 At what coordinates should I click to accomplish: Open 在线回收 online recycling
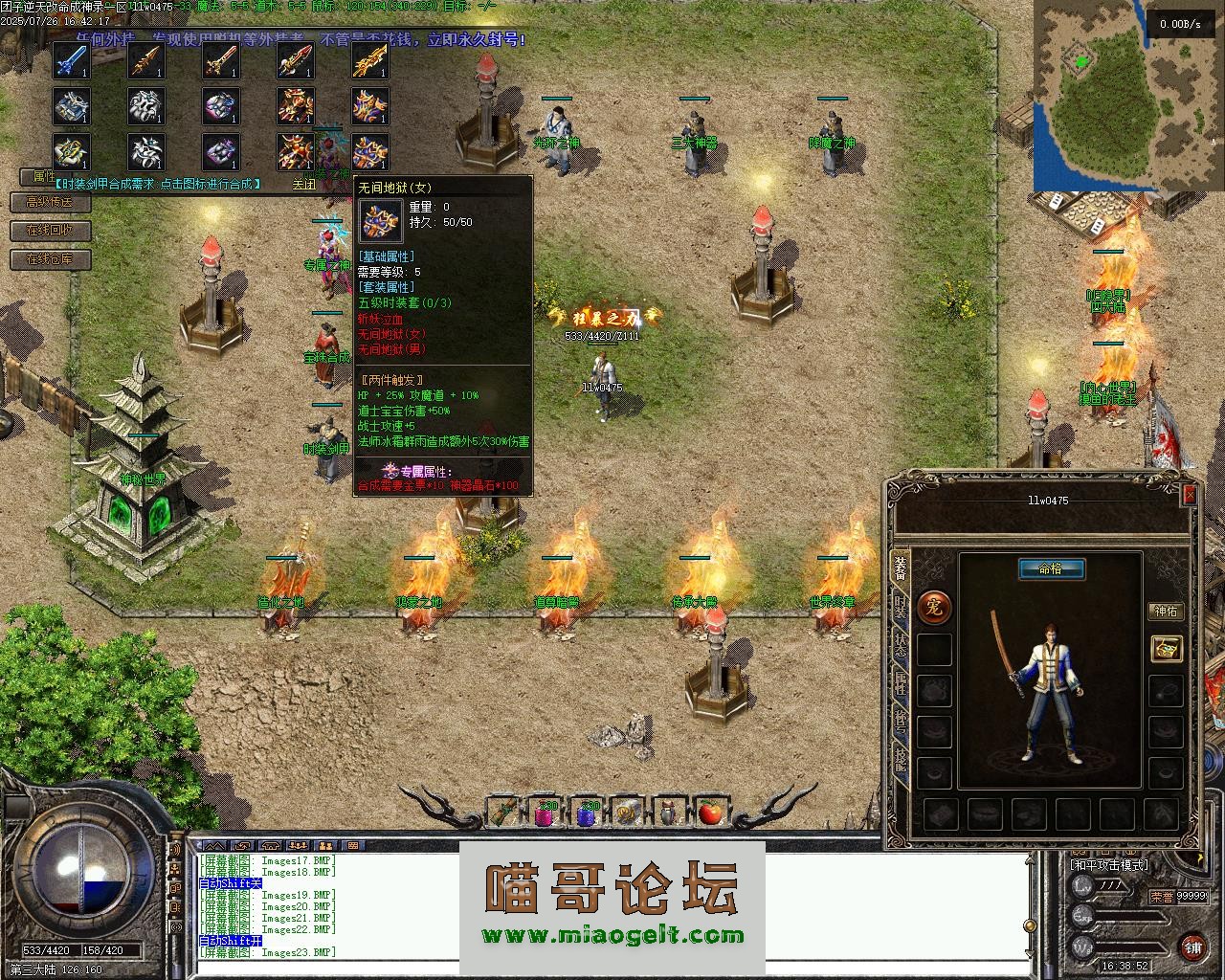50,231
